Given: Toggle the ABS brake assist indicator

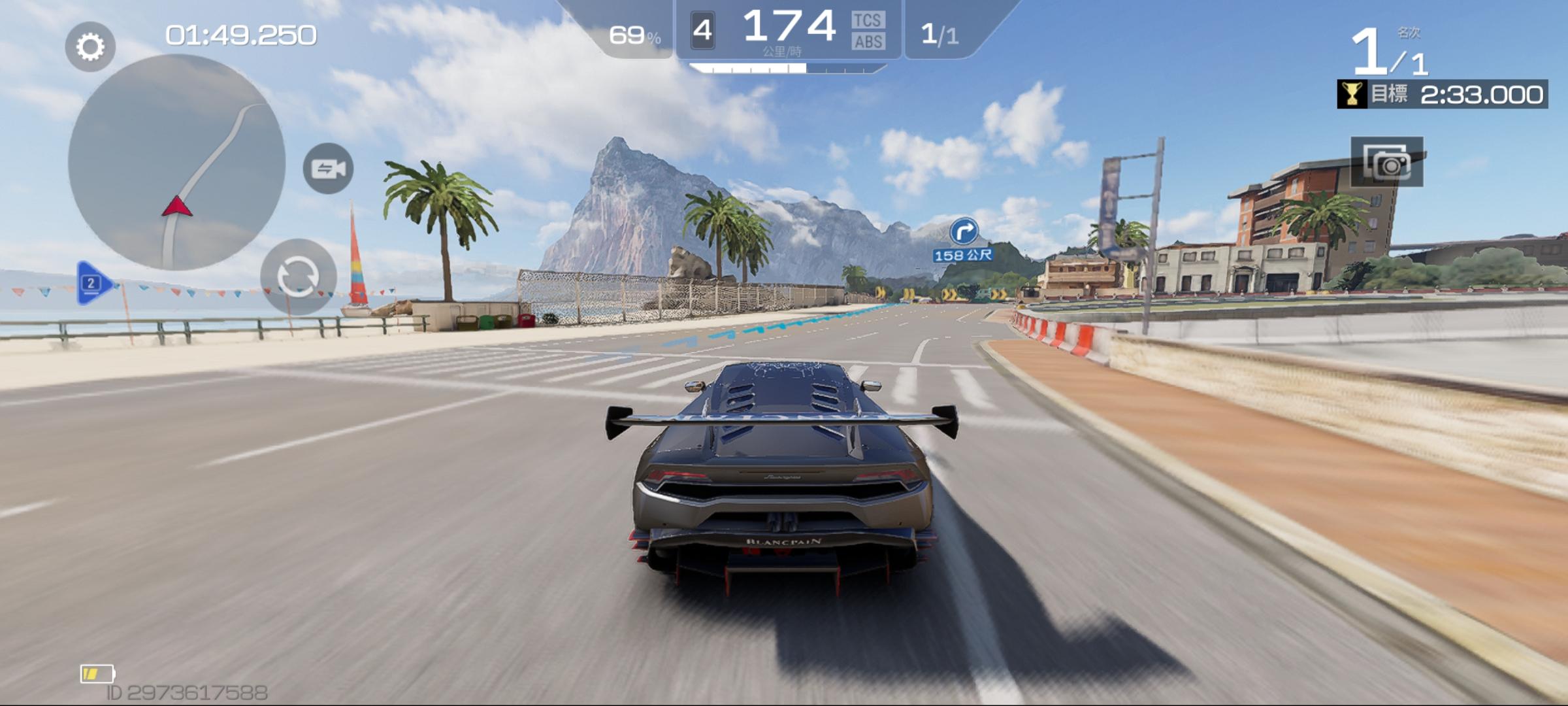Looking at the screenshot, I should point(868,42).
